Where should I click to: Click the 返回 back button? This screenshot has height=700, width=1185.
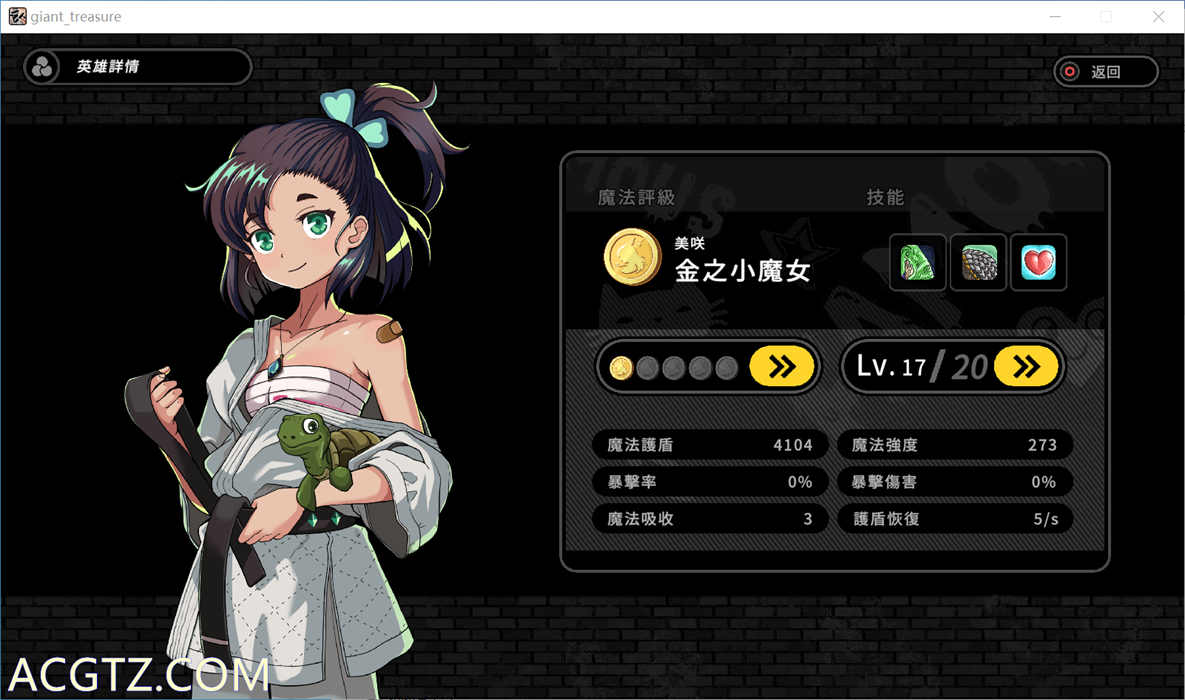1105,72
